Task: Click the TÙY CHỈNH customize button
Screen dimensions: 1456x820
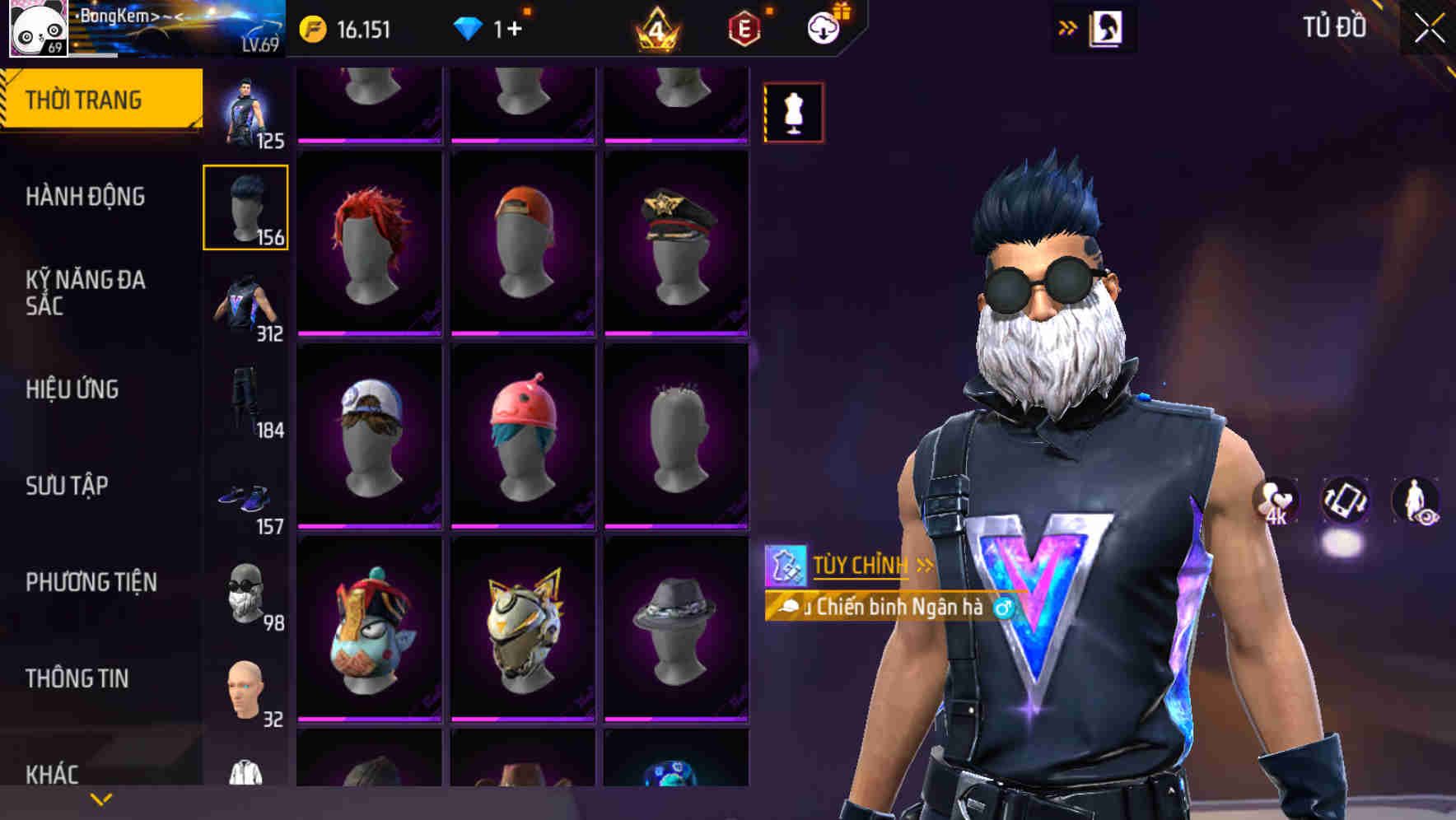Action: (860, 565)
